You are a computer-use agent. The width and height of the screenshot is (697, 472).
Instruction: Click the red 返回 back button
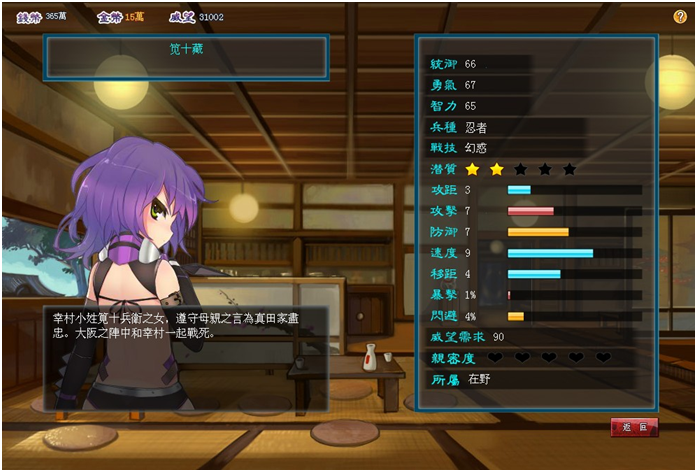click(634, 427)
